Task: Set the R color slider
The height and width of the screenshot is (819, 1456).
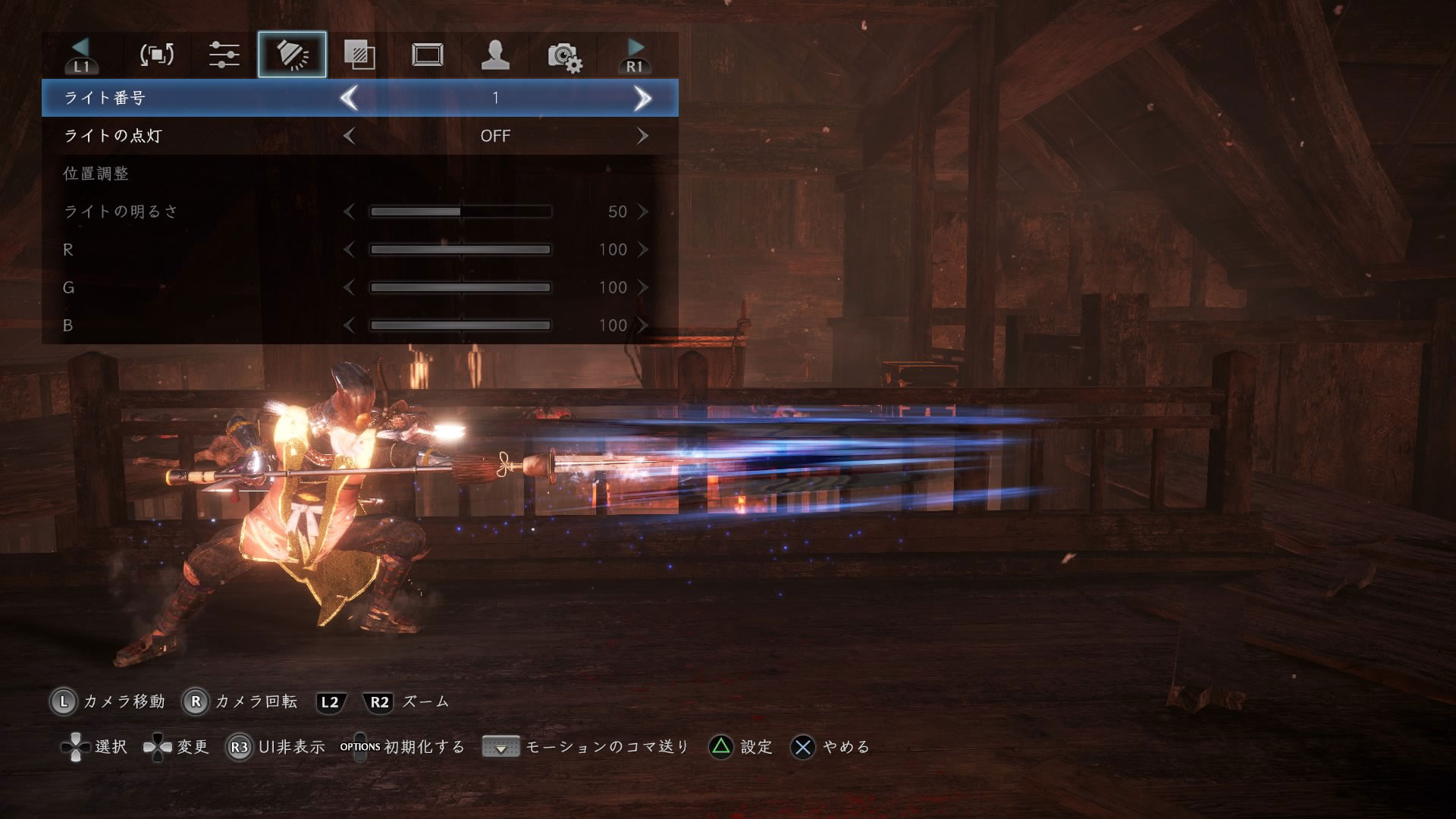Action: (460, 249)
